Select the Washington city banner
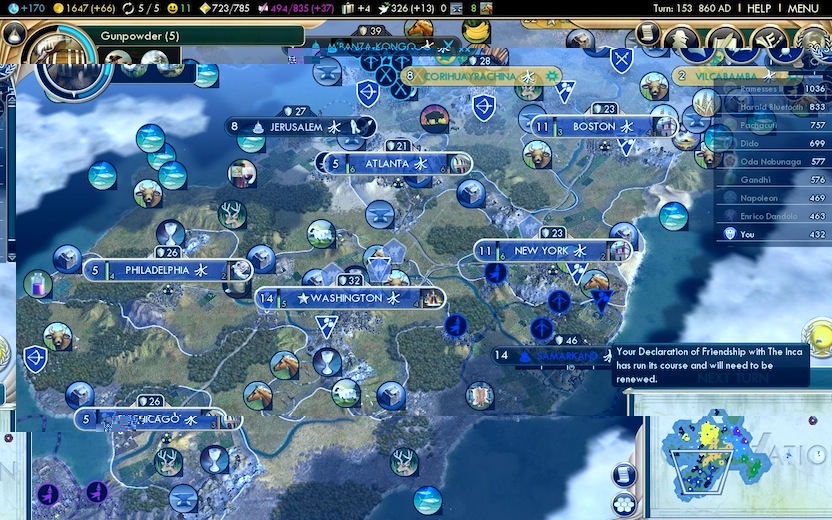The height and width of the screenshot is (520, 832). 346,298
